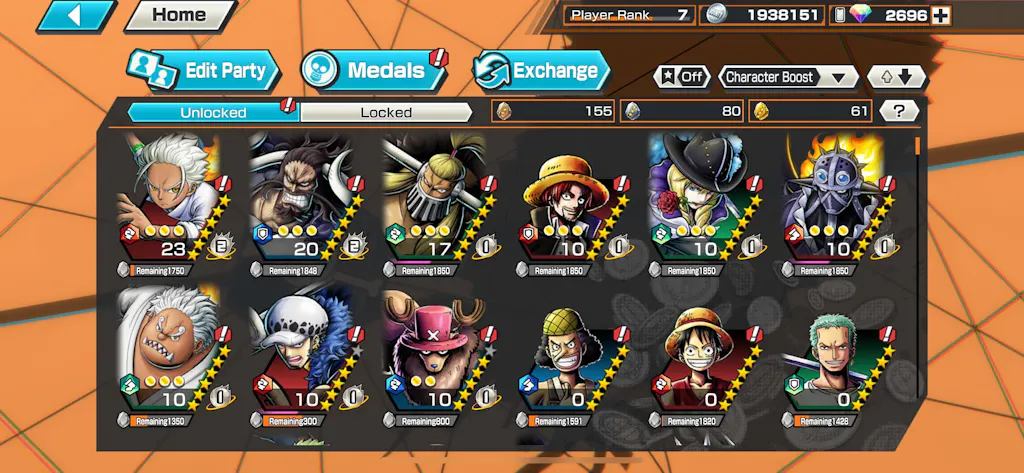Add rainbow diamonds with the plus button
This screenshot has width=1024, height=473.
[x=941, y=15]
